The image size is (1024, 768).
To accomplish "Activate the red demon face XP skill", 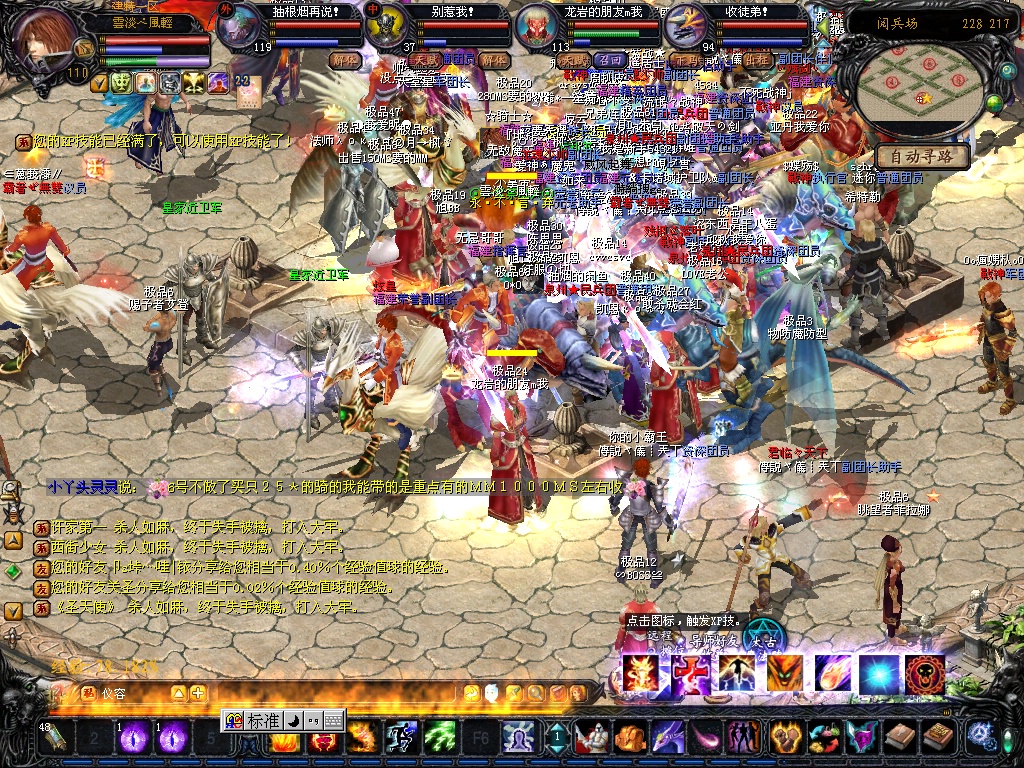I will 925,675.
